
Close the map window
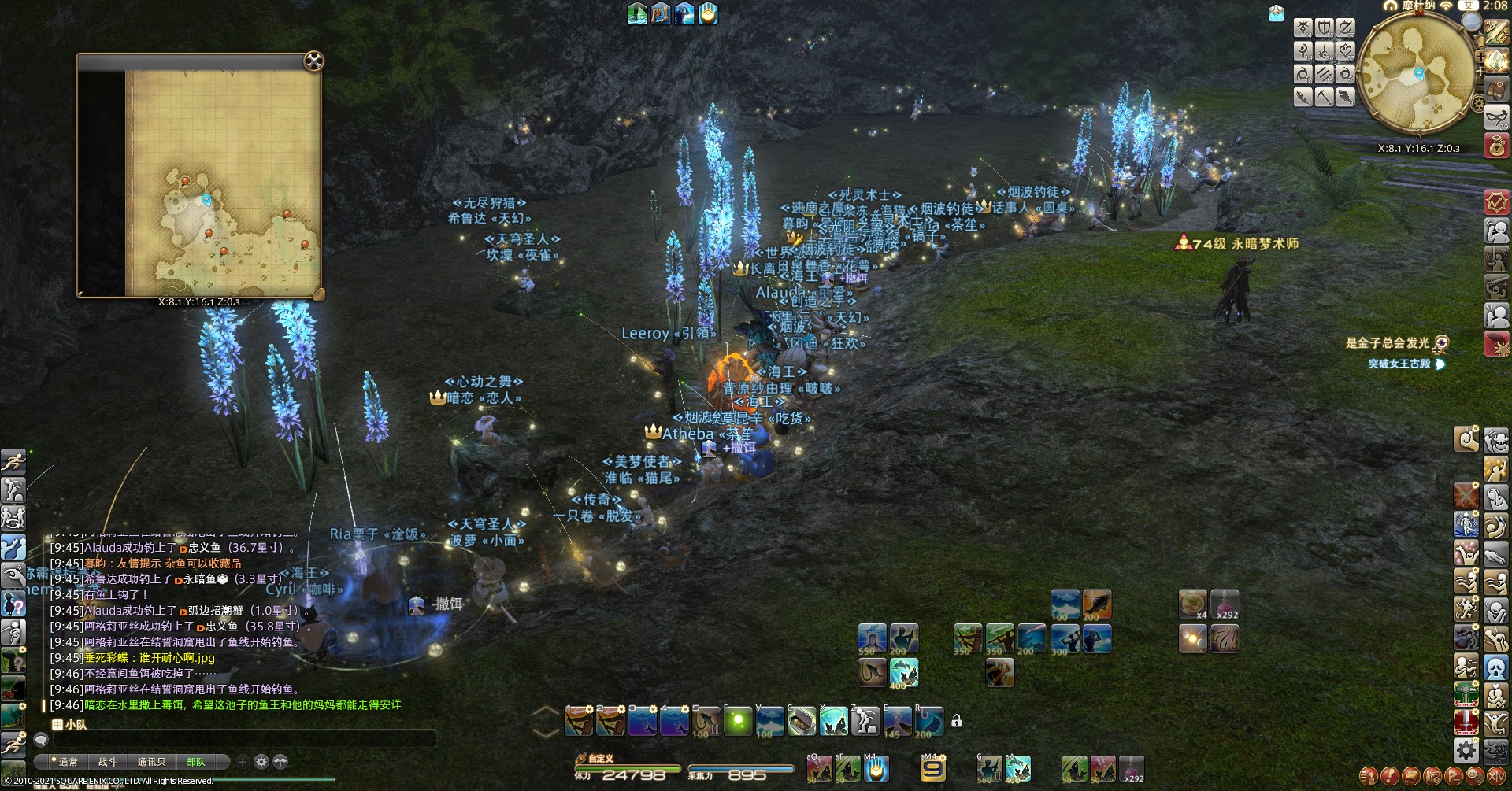(313, 61)
